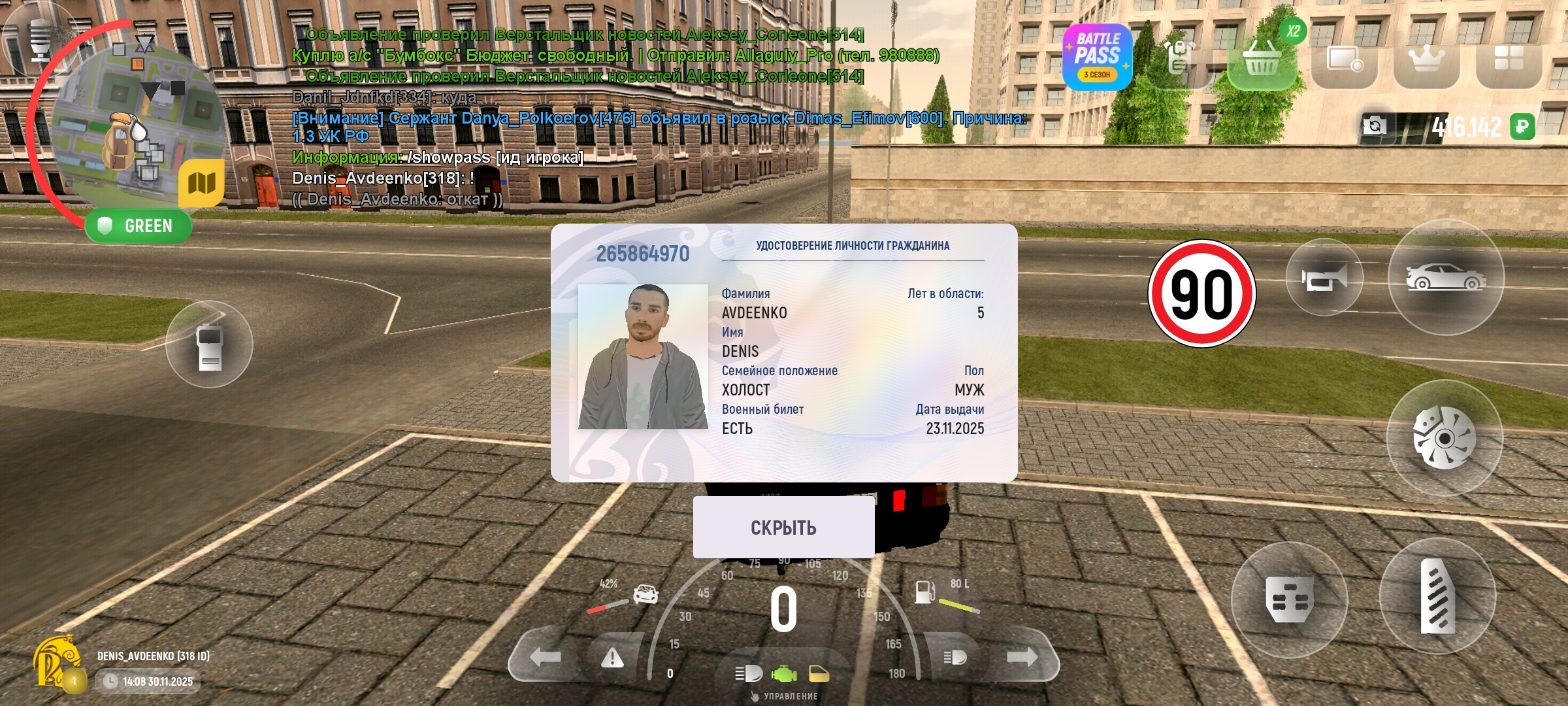
Task: Turn on the left turn signal
Action: 545,657
